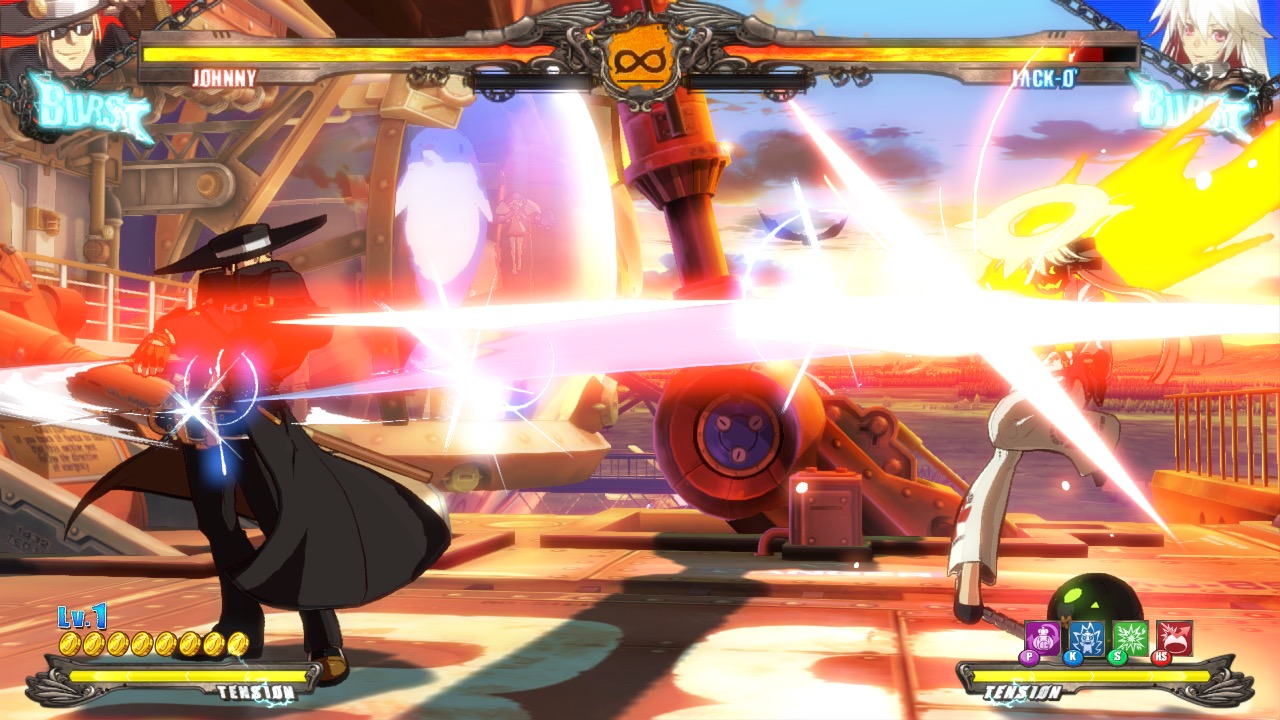
Task: Select the purple P servant summon icon
Action: pyautogui.click(x=1041, y=636)
